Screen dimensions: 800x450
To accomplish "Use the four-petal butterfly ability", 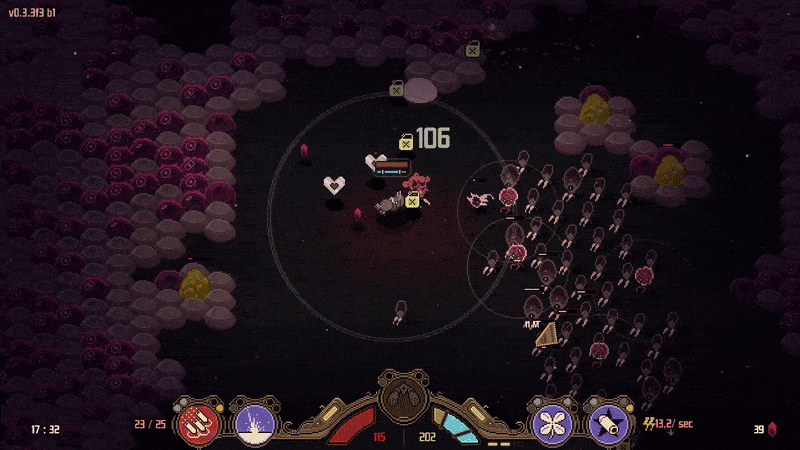I will coord(551,420).
